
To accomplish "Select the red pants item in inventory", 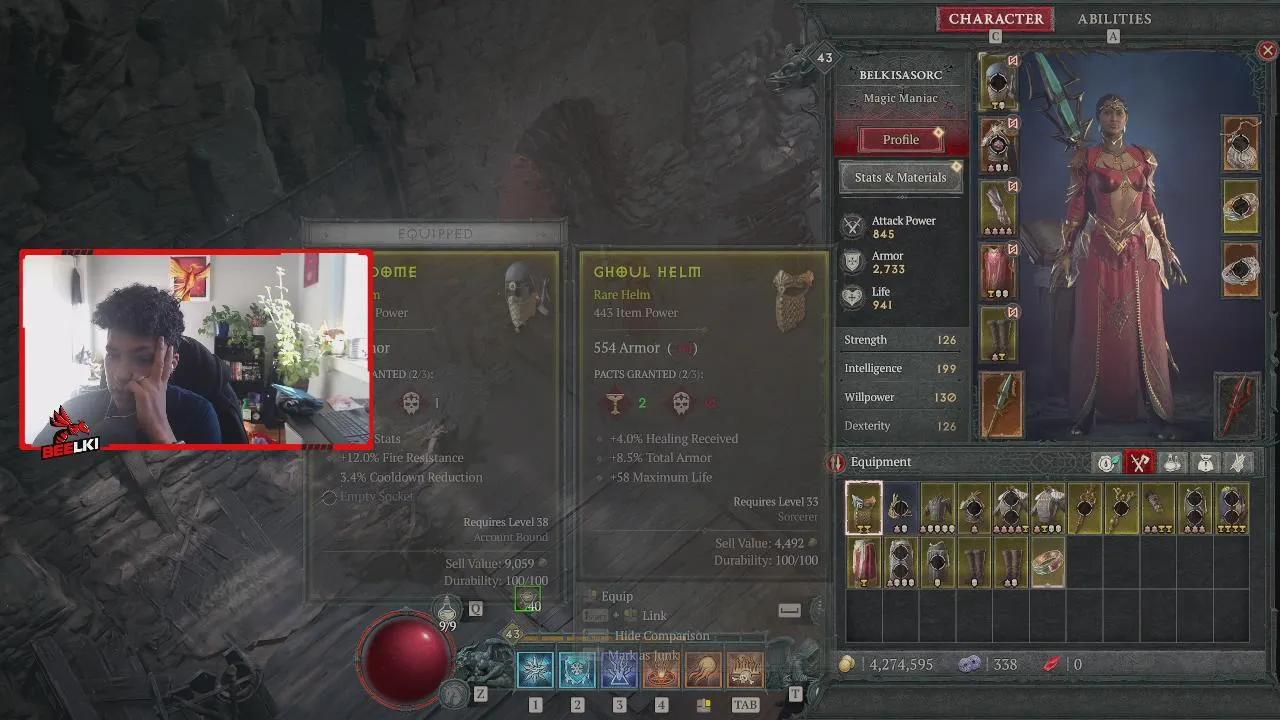I will tap(864, 563).
